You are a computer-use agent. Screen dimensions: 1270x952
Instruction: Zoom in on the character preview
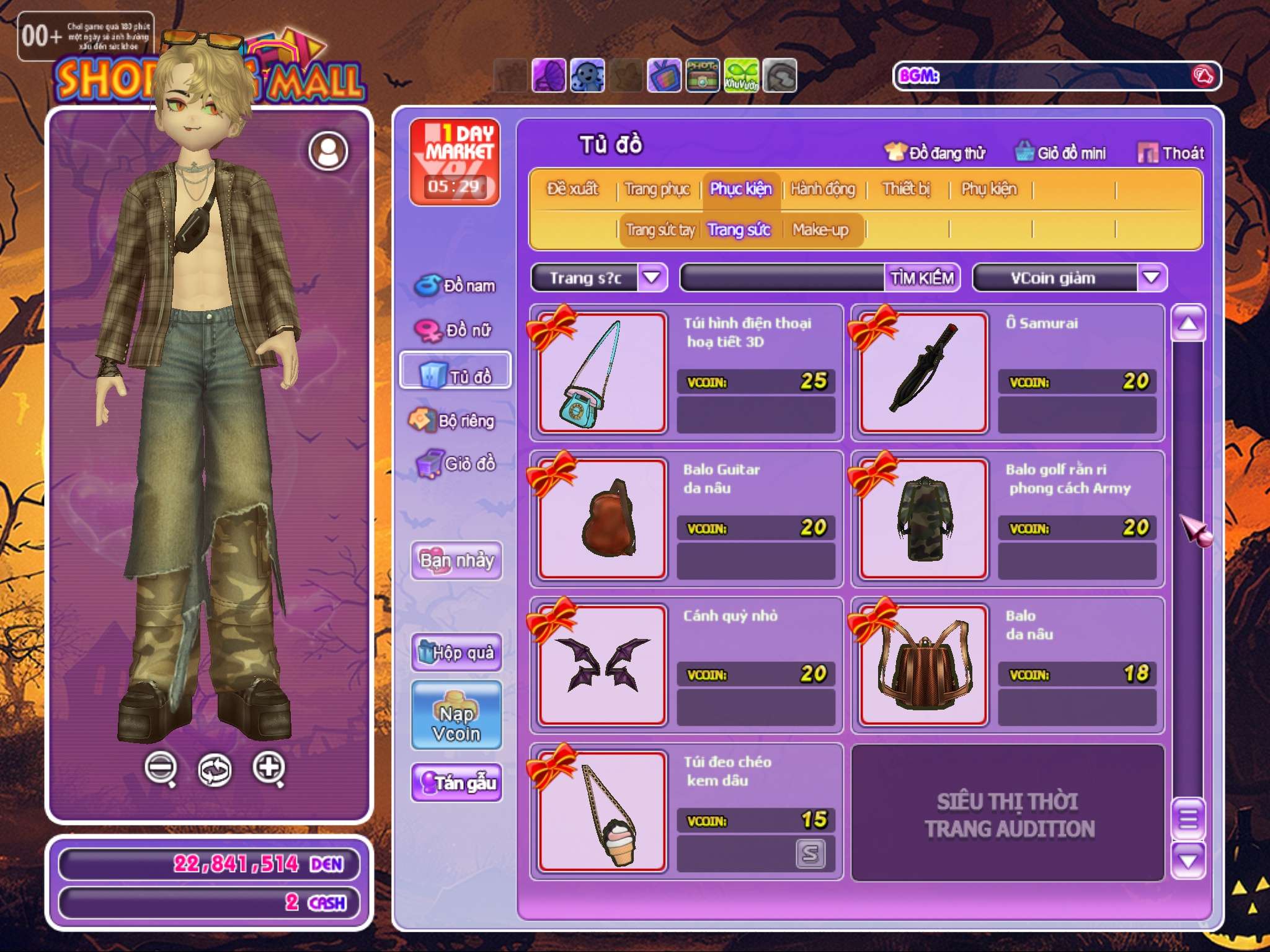[269, 768]
